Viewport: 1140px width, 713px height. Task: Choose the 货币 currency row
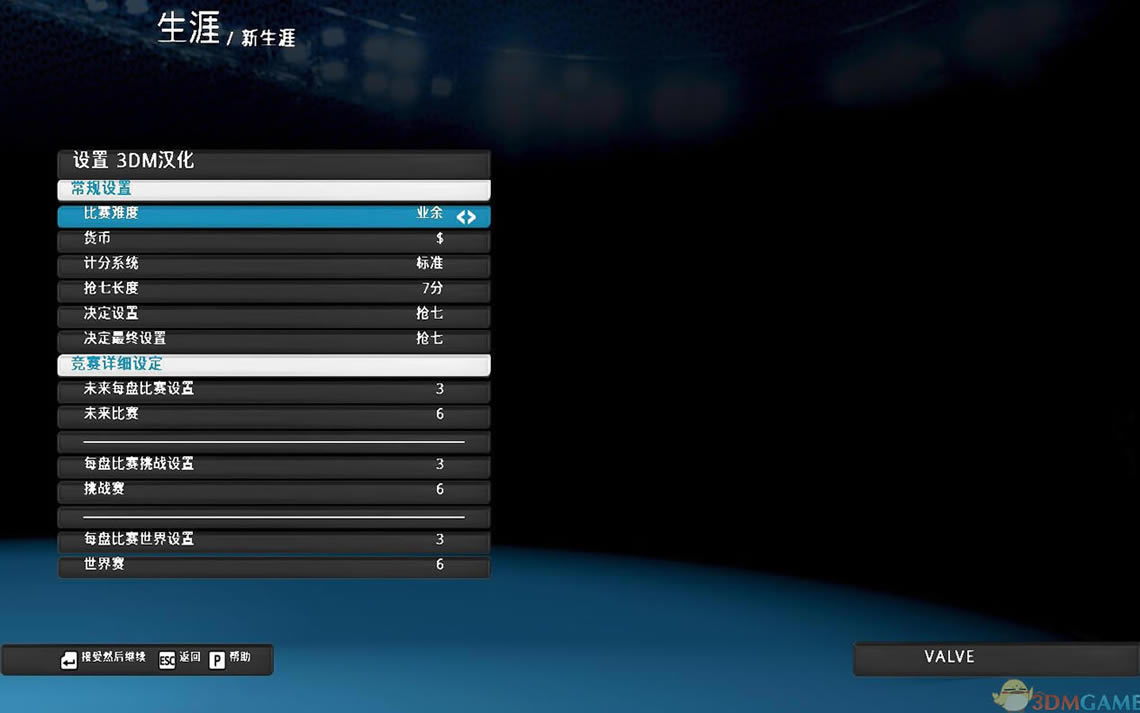pyautogui.click(x=273, y=240)
